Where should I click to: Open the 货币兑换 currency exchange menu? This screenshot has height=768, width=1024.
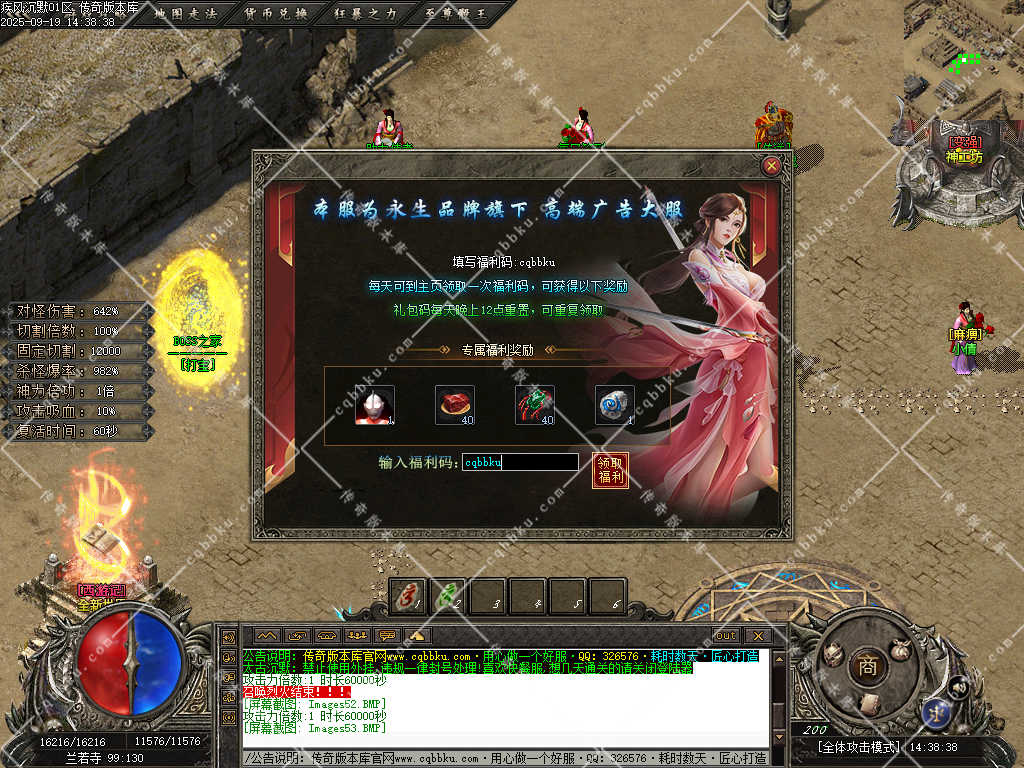(276, 13)
